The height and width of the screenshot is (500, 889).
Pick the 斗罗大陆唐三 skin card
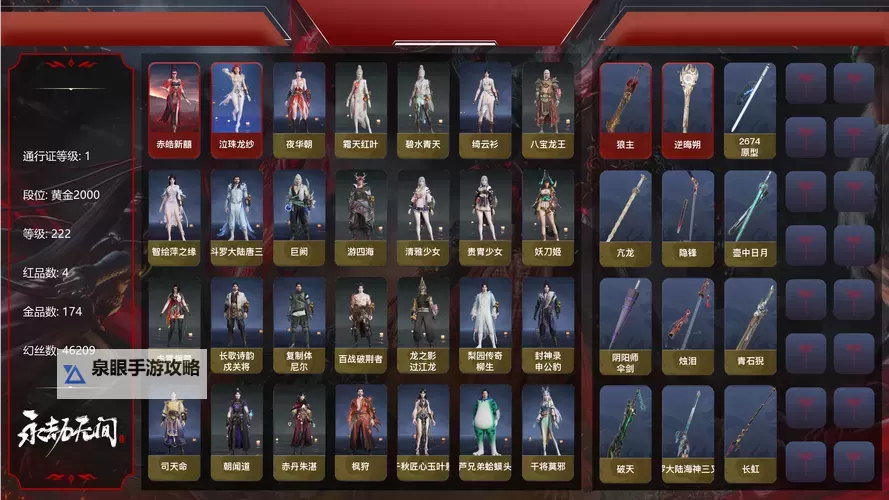click(x=236, y=216)
